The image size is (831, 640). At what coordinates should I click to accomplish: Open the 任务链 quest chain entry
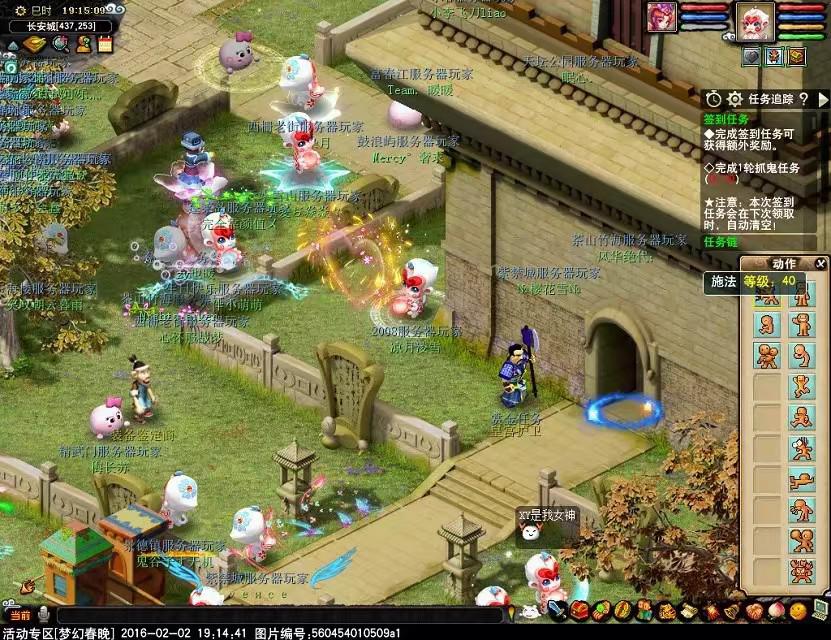point(719,242)
